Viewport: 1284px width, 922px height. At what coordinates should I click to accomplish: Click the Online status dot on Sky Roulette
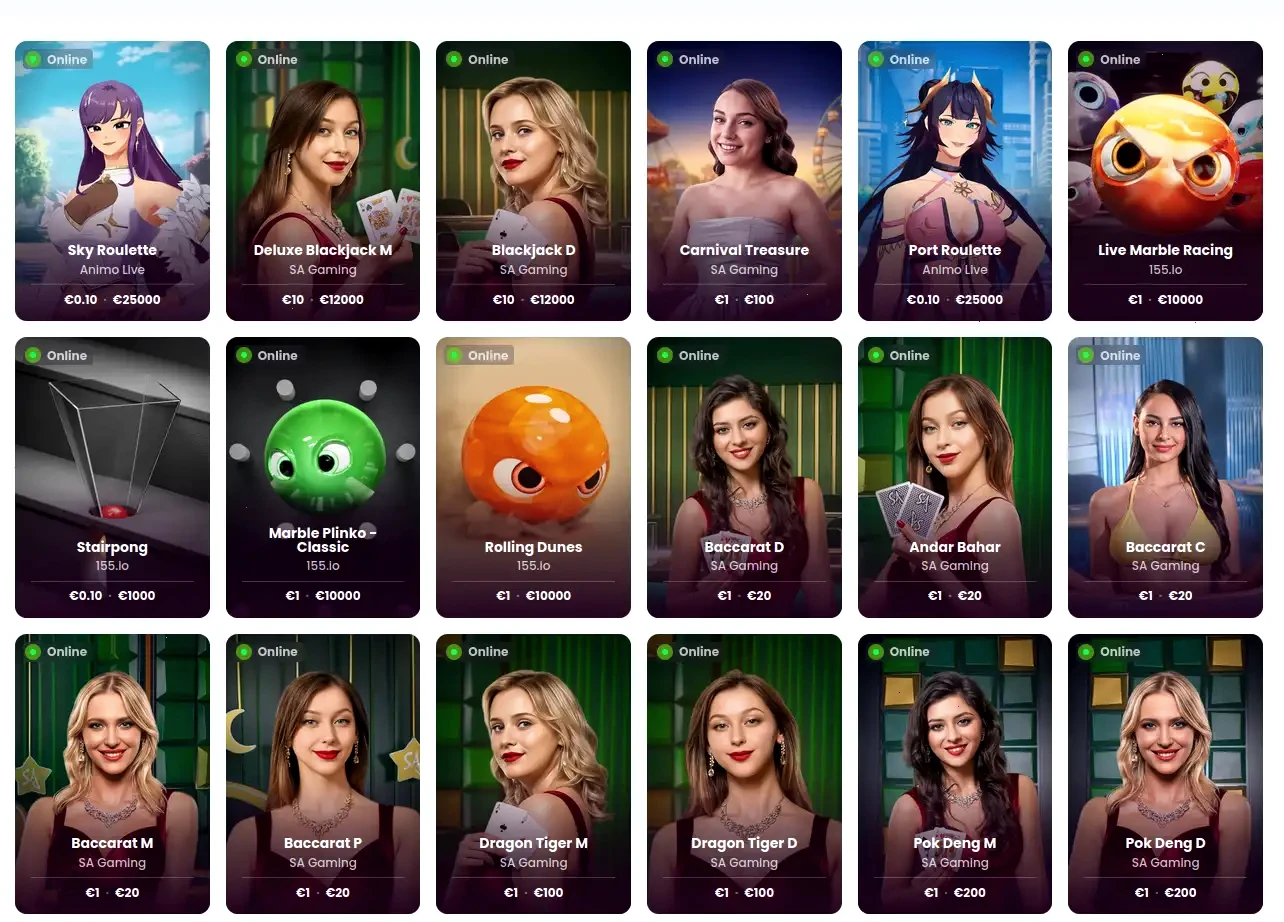[31, 59]
